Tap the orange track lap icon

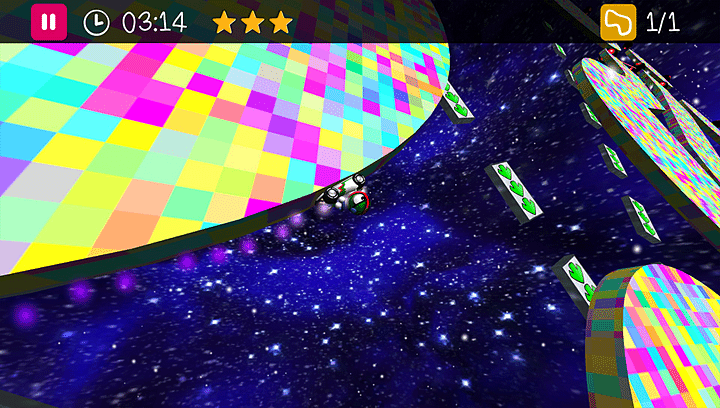point(617,22)
